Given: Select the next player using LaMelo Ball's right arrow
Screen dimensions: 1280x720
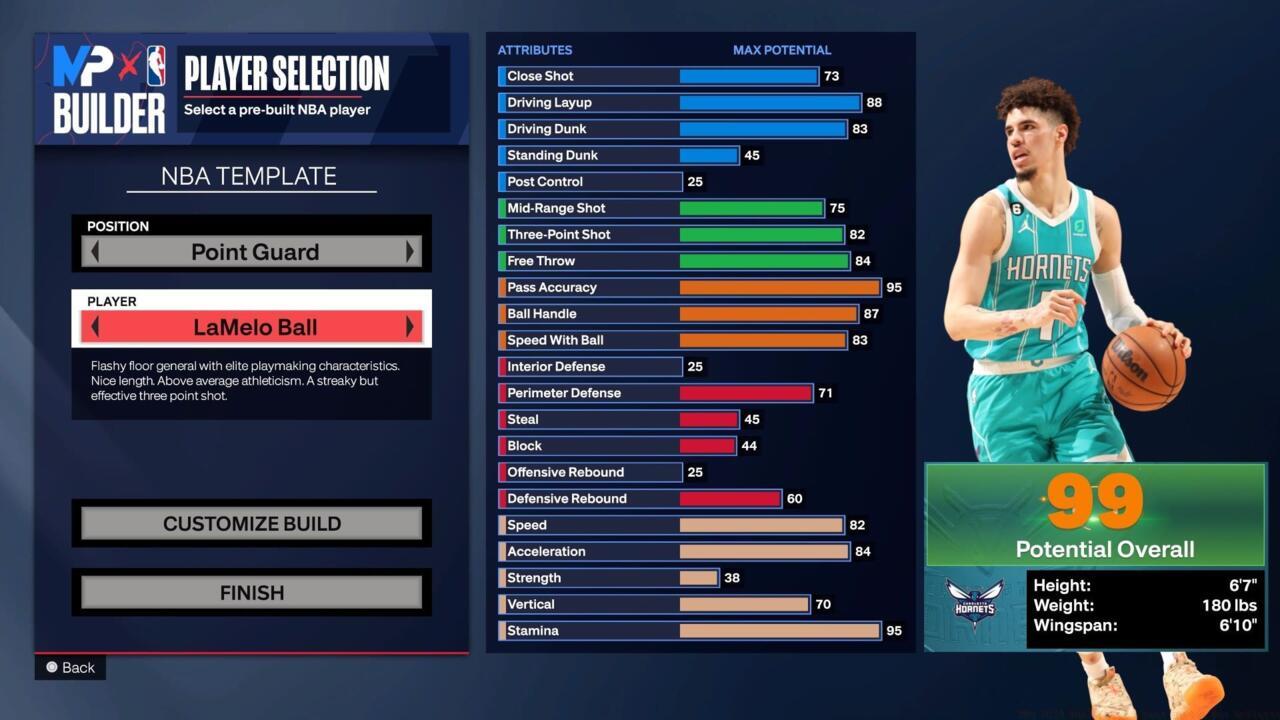Looking at the screenshot, I should (410, 326).
